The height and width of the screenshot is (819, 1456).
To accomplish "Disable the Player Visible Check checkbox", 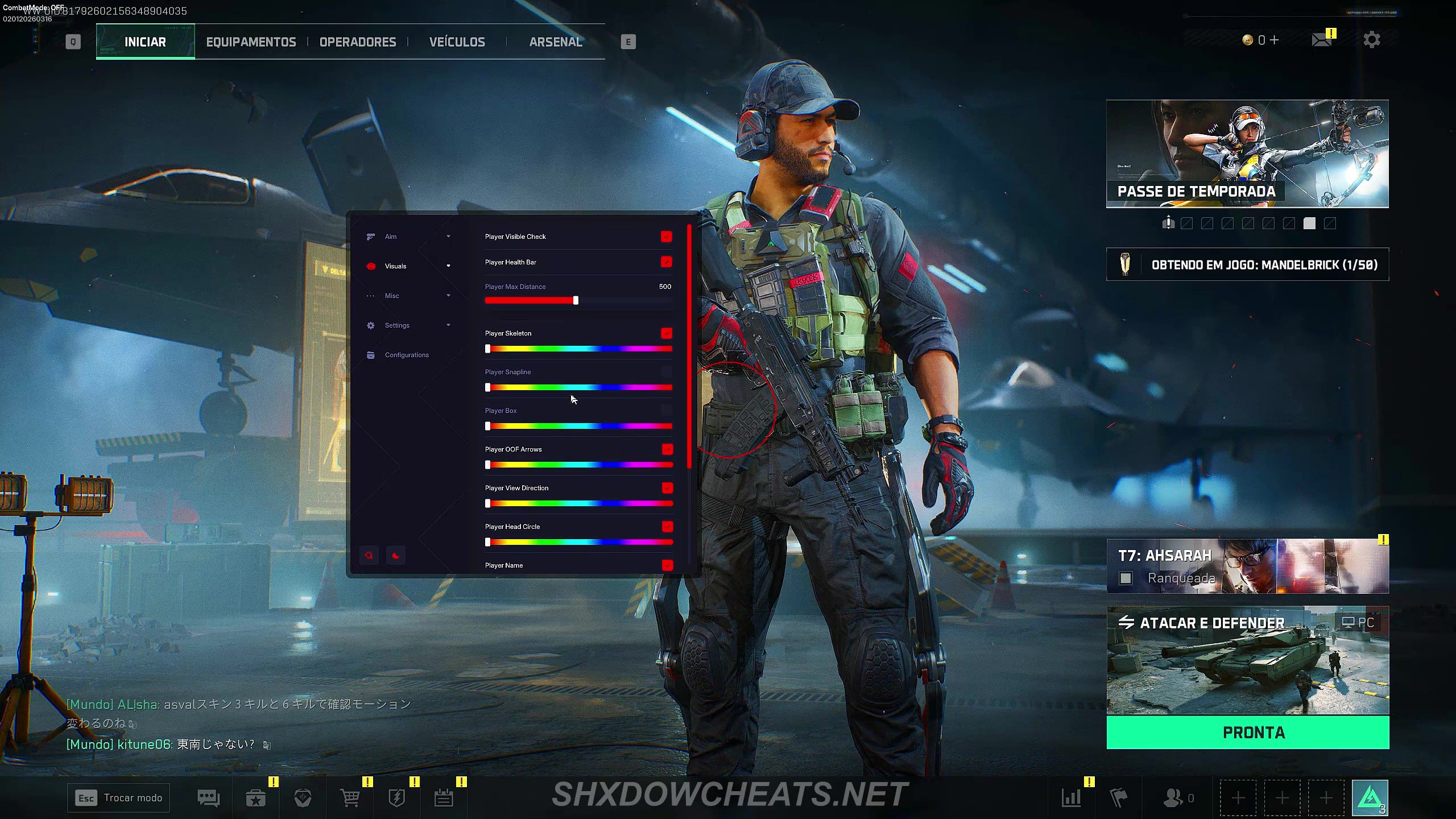I will click(x=666, y=237).
